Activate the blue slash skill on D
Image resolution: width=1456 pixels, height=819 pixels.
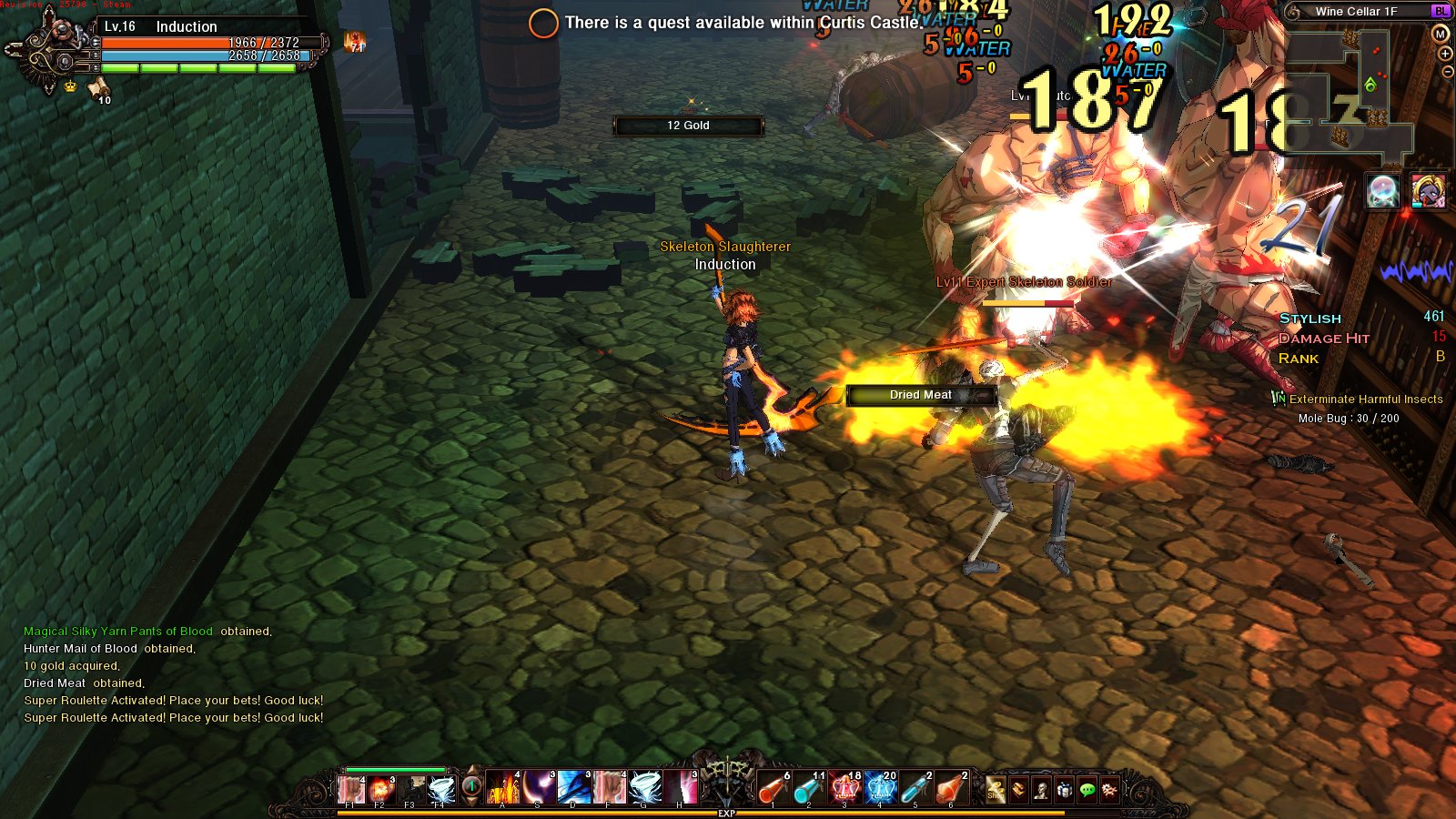click(x=574, y=788)
